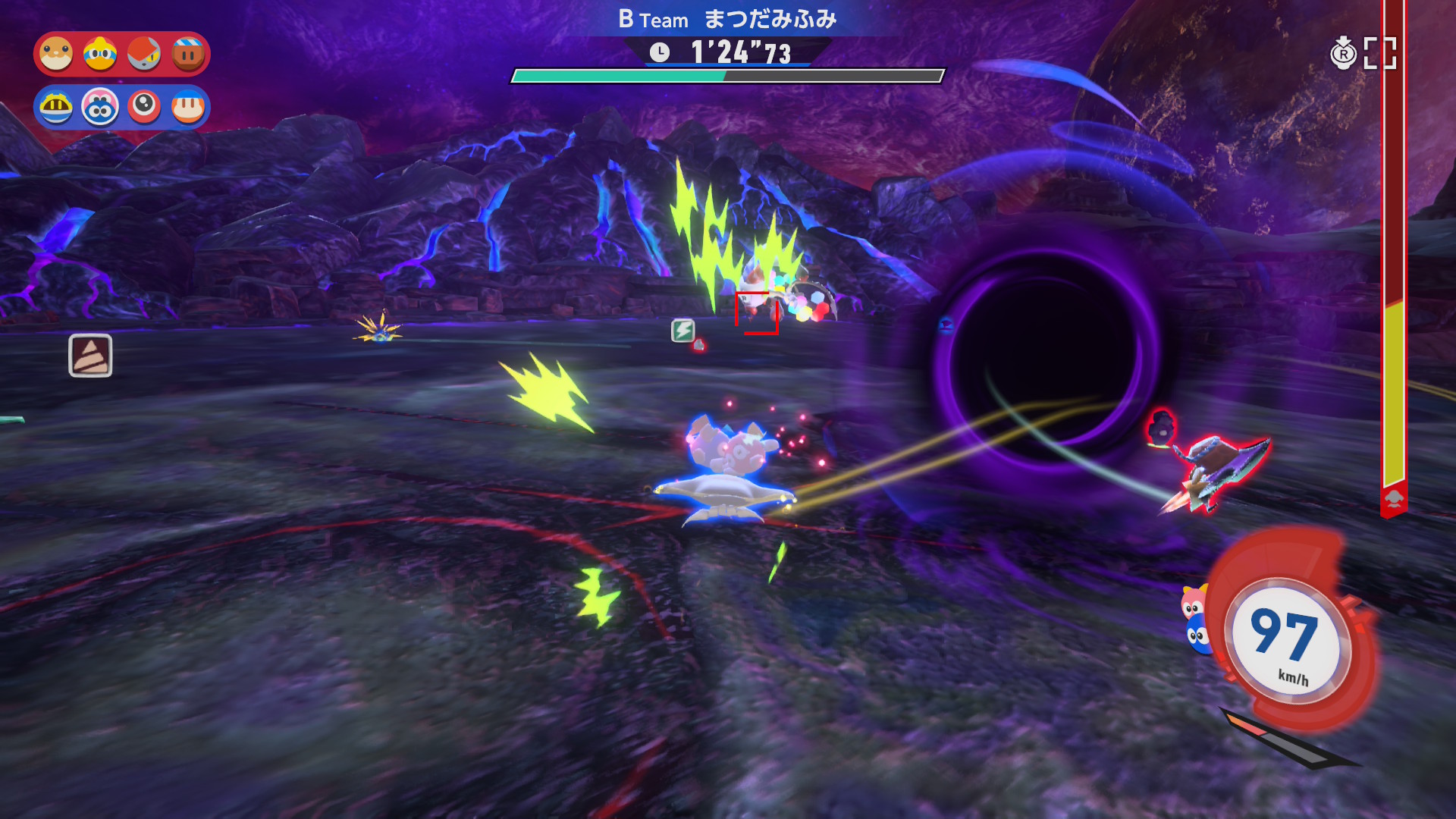Select King Dedede's red team icon
1456x819 pixels.
100,55
